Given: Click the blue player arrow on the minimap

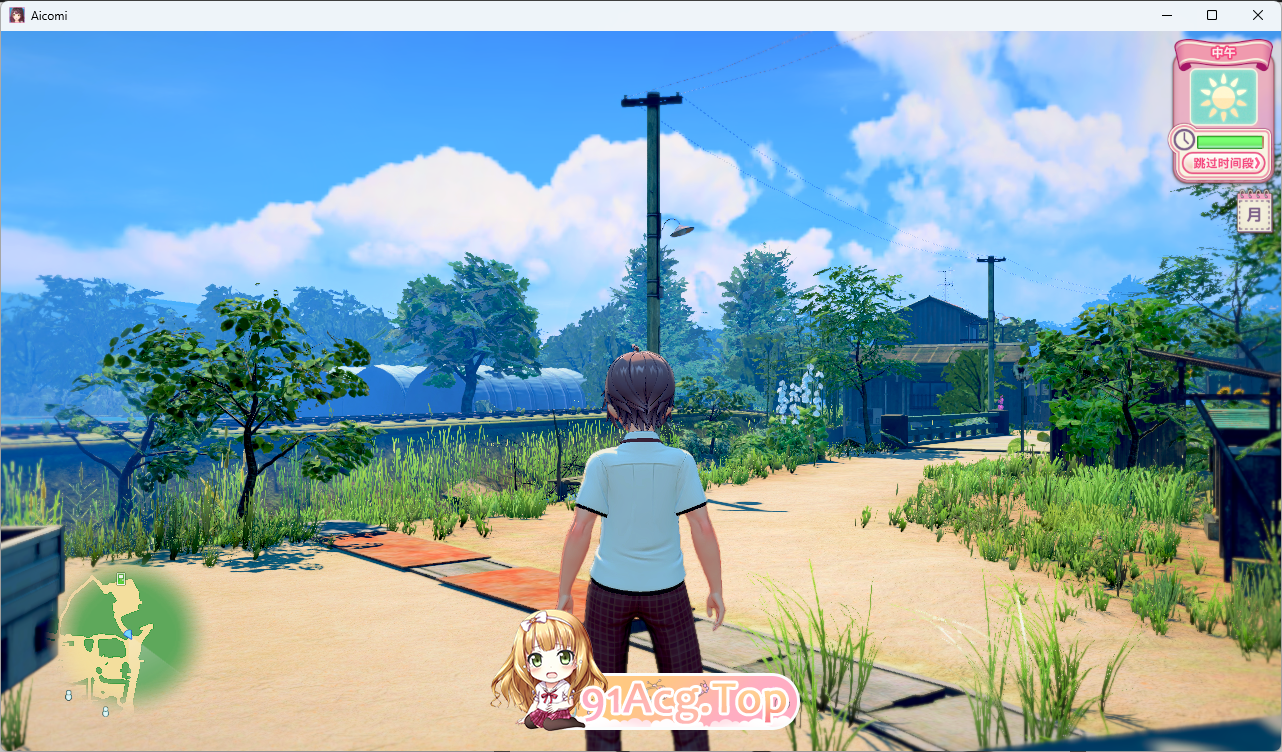Looking at the screenshot, I should [129, 634].
